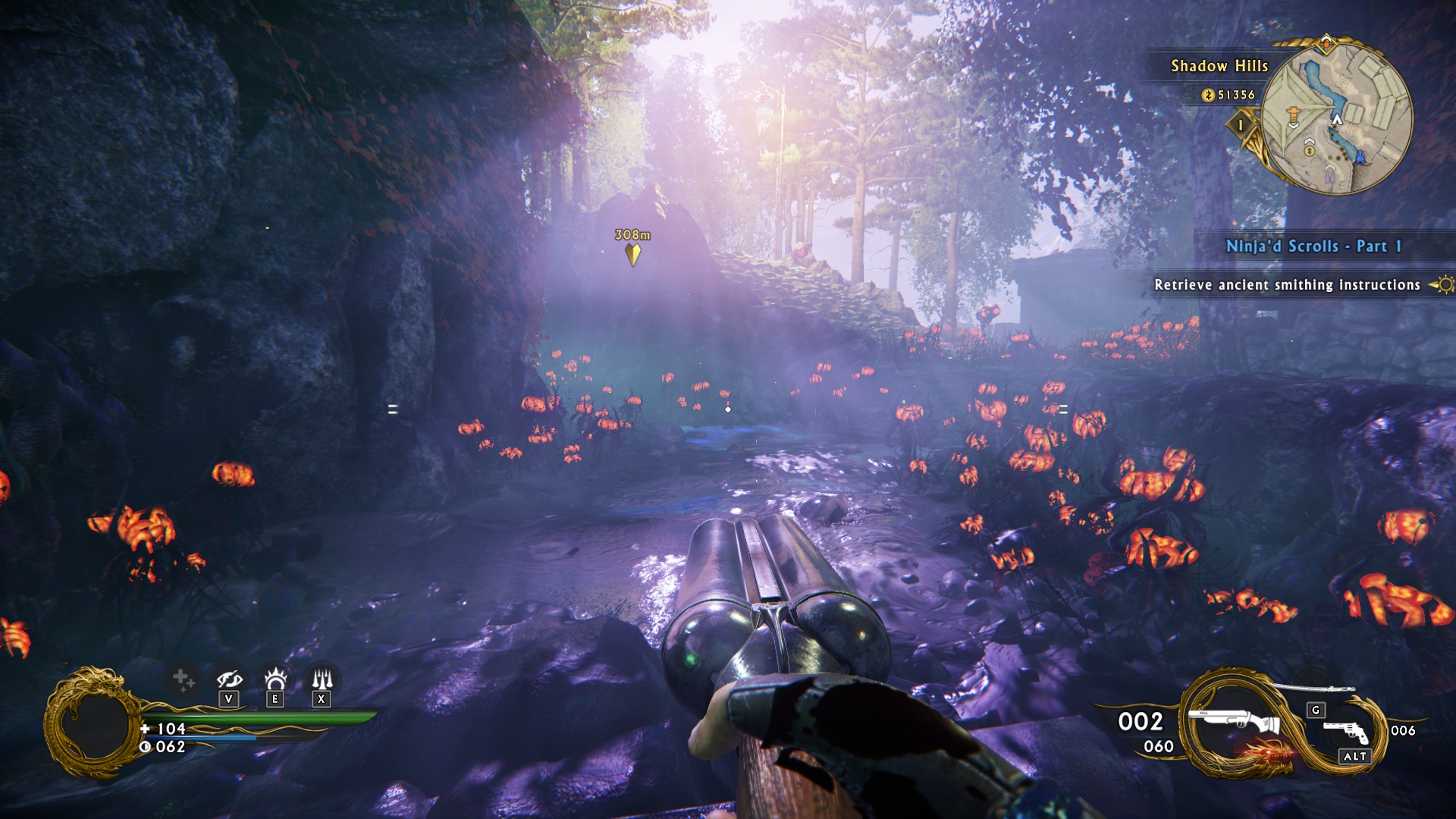Select the Ninja'd Scrolls - Part 1 quest title
Viewport: 1456px width, 819px height.
click(x=1313, y=246)
